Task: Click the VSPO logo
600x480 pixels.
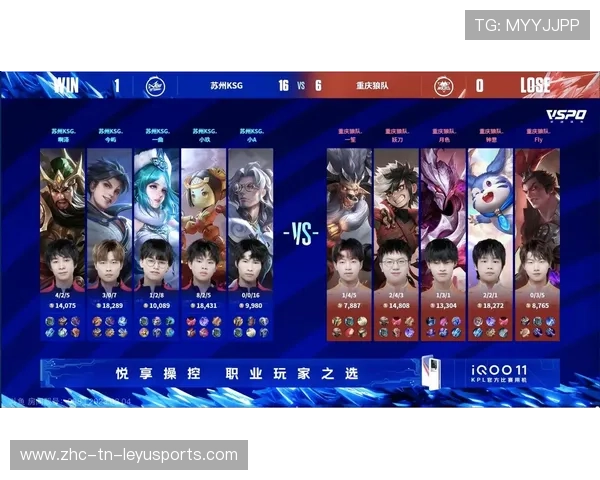Action: (x=566, y=116)
